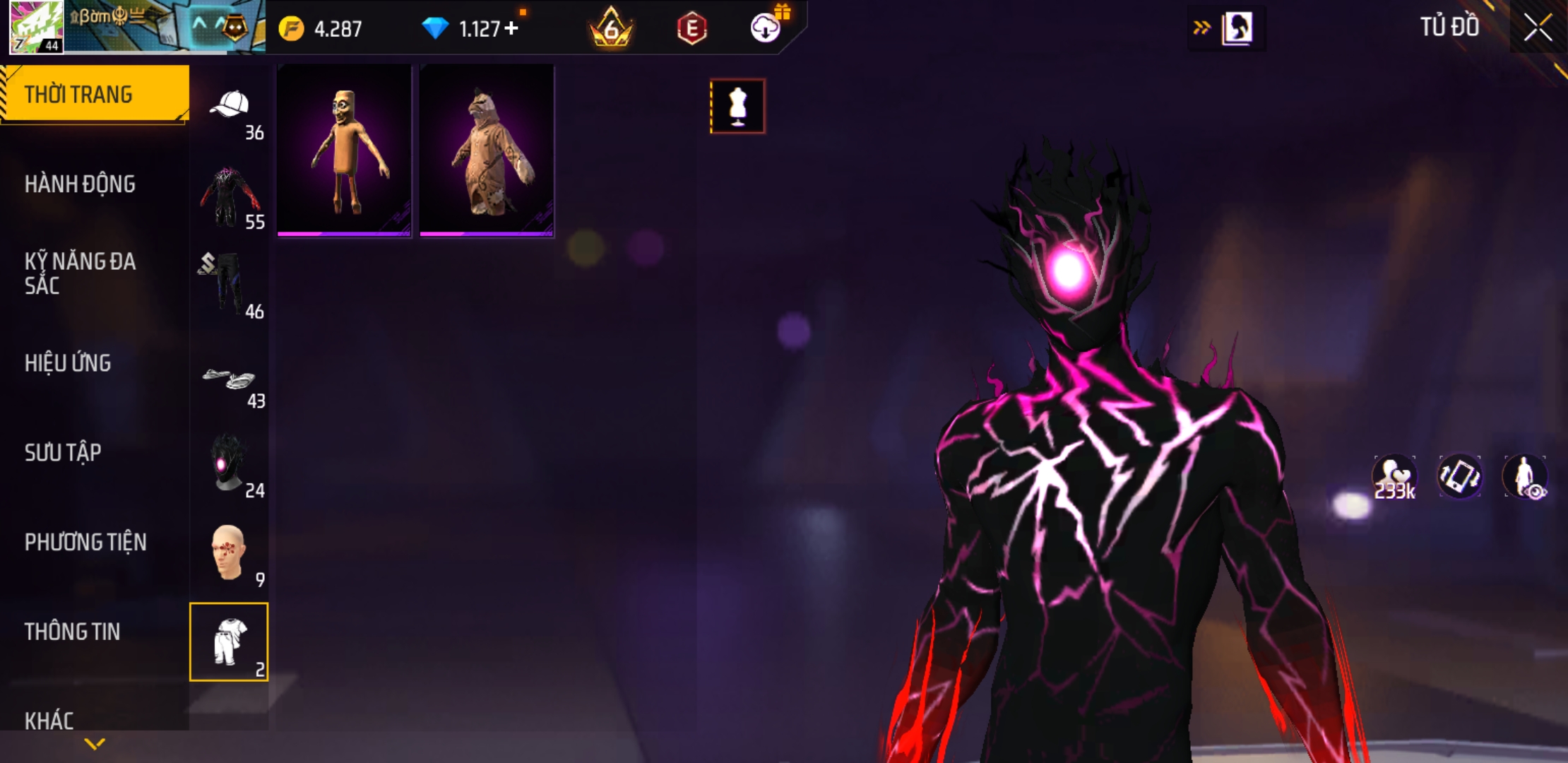Pick the sandals footwear category
The image size is (1568, 763).
pos(230,380)
